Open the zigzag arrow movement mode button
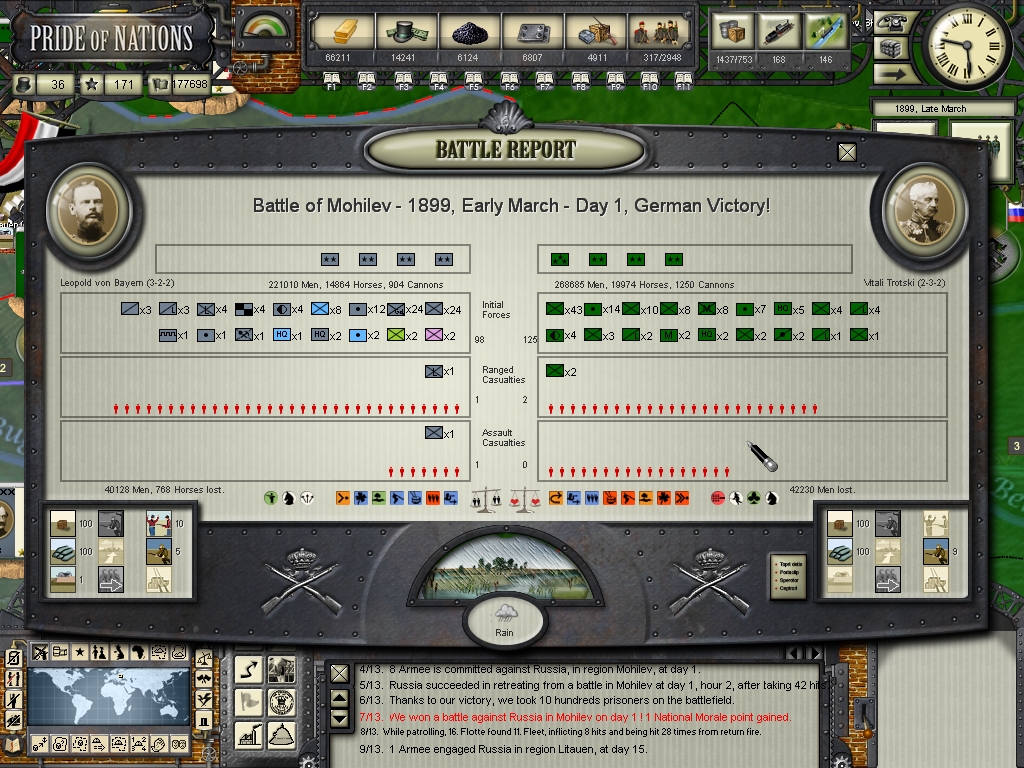The height and width of the screenshot is (768, 1024). point(248,670)
